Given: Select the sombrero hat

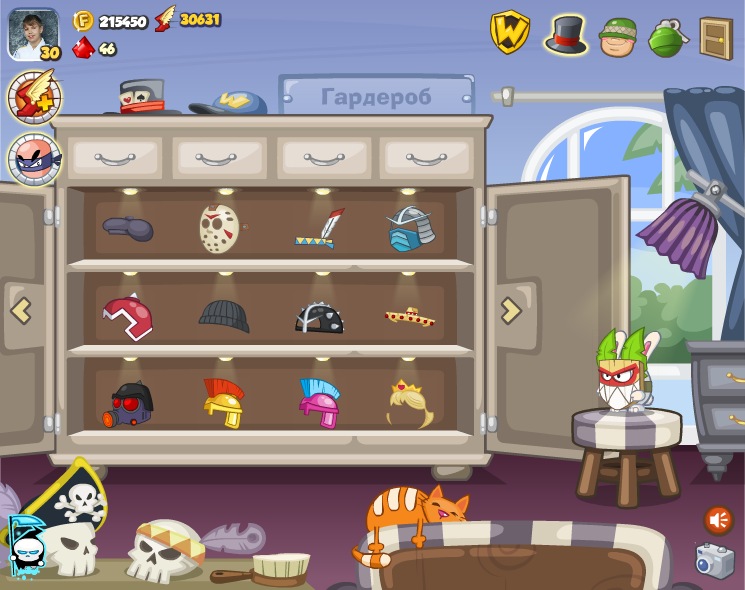Looking at the screenshot, I should 410,318.
